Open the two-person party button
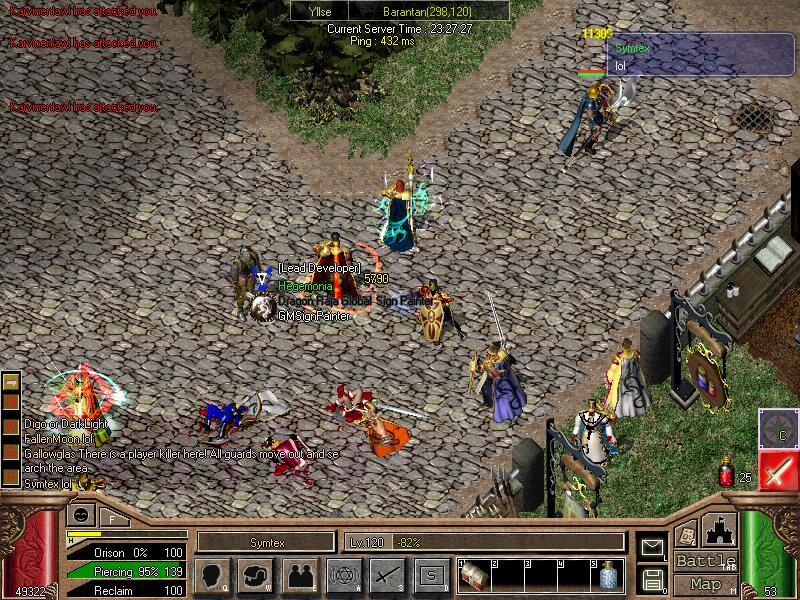Viewport: 800px width, 600px height. [299, 575]
